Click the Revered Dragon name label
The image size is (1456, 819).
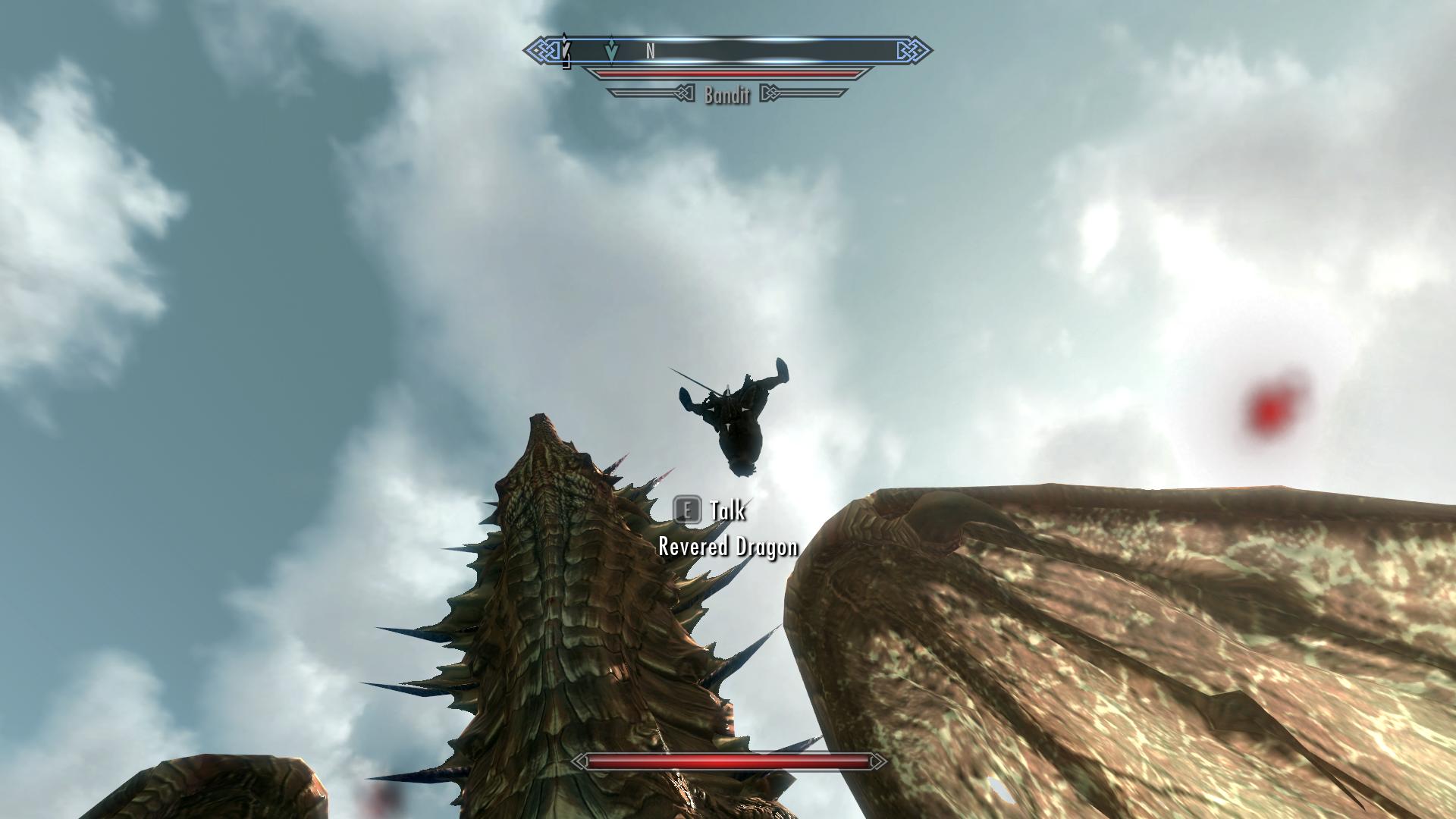tap(728, 546)
